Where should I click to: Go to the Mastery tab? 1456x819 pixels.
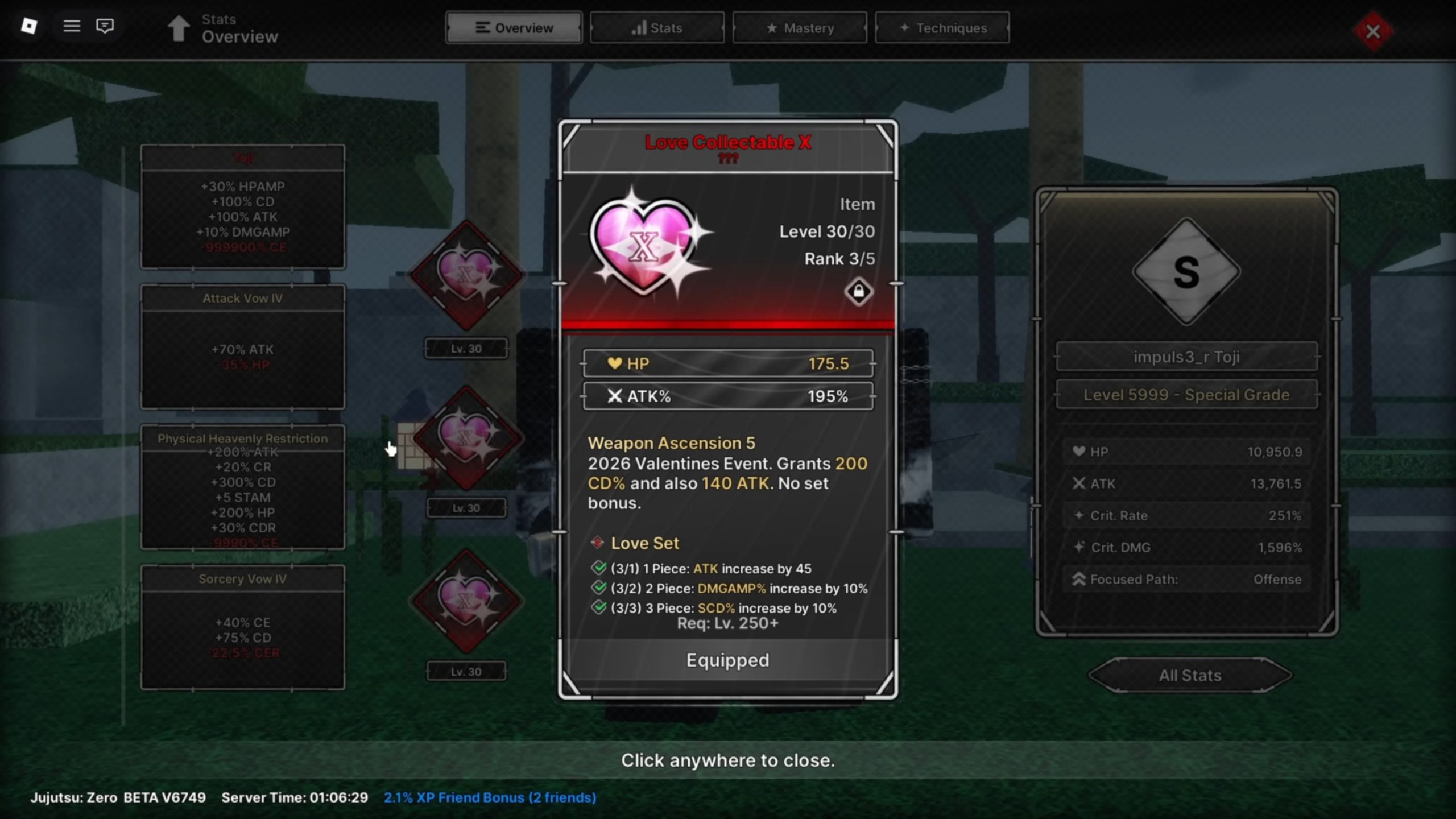800,28
